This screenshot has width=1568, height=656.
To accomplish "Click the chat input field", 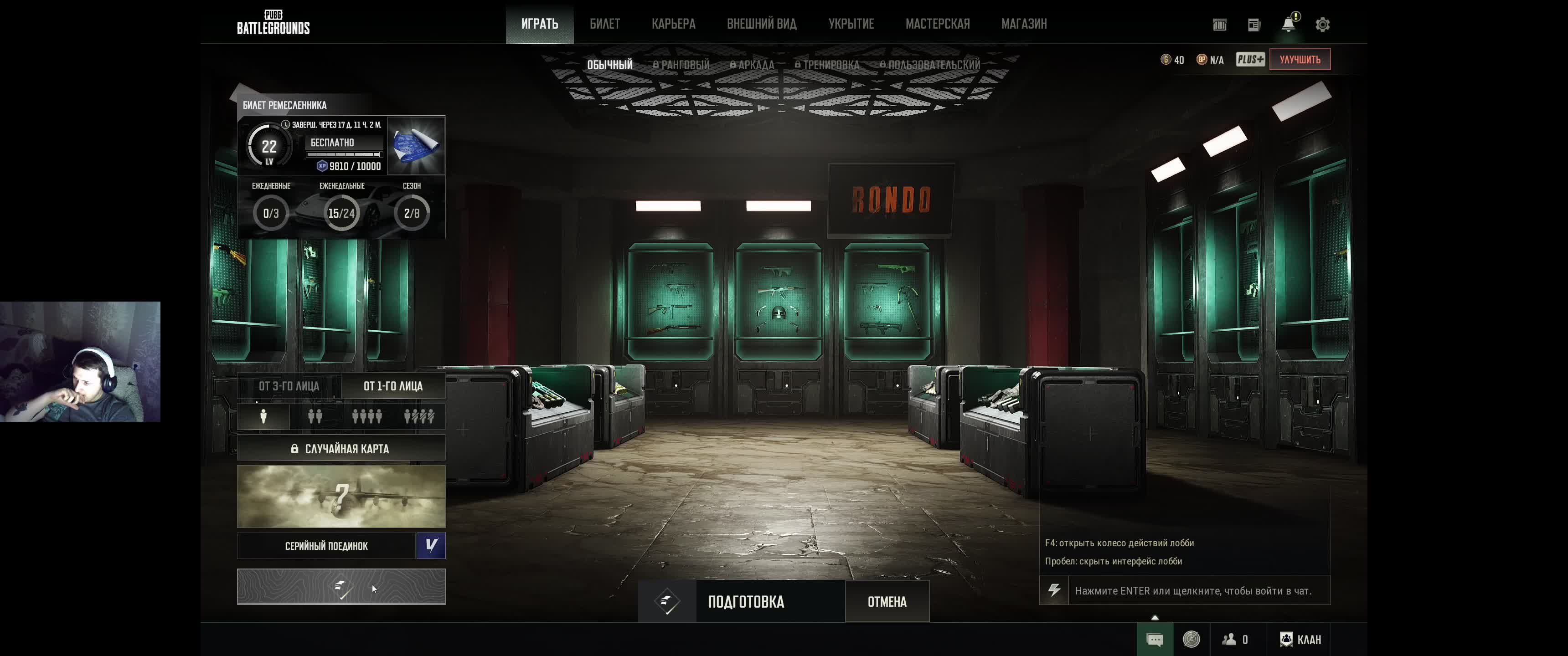I will (x=1193, y=590).
